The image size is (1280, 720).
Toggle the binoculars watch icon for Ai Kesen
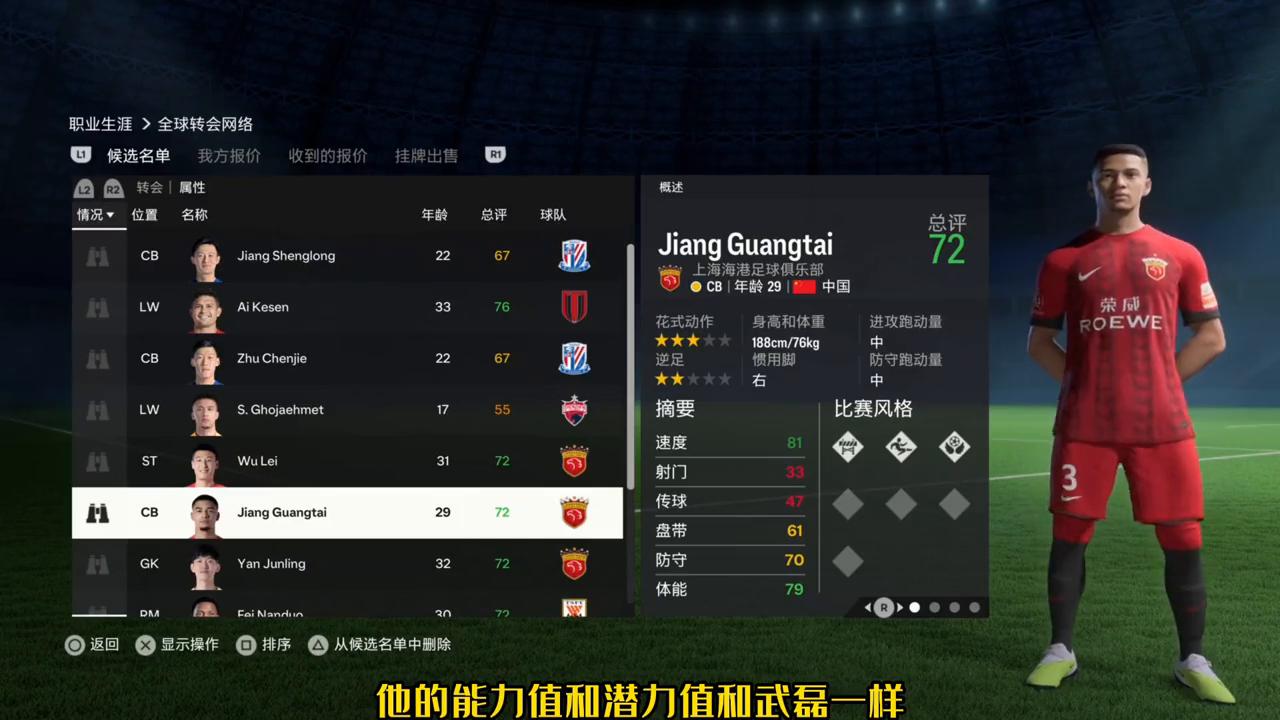point(97,307)
